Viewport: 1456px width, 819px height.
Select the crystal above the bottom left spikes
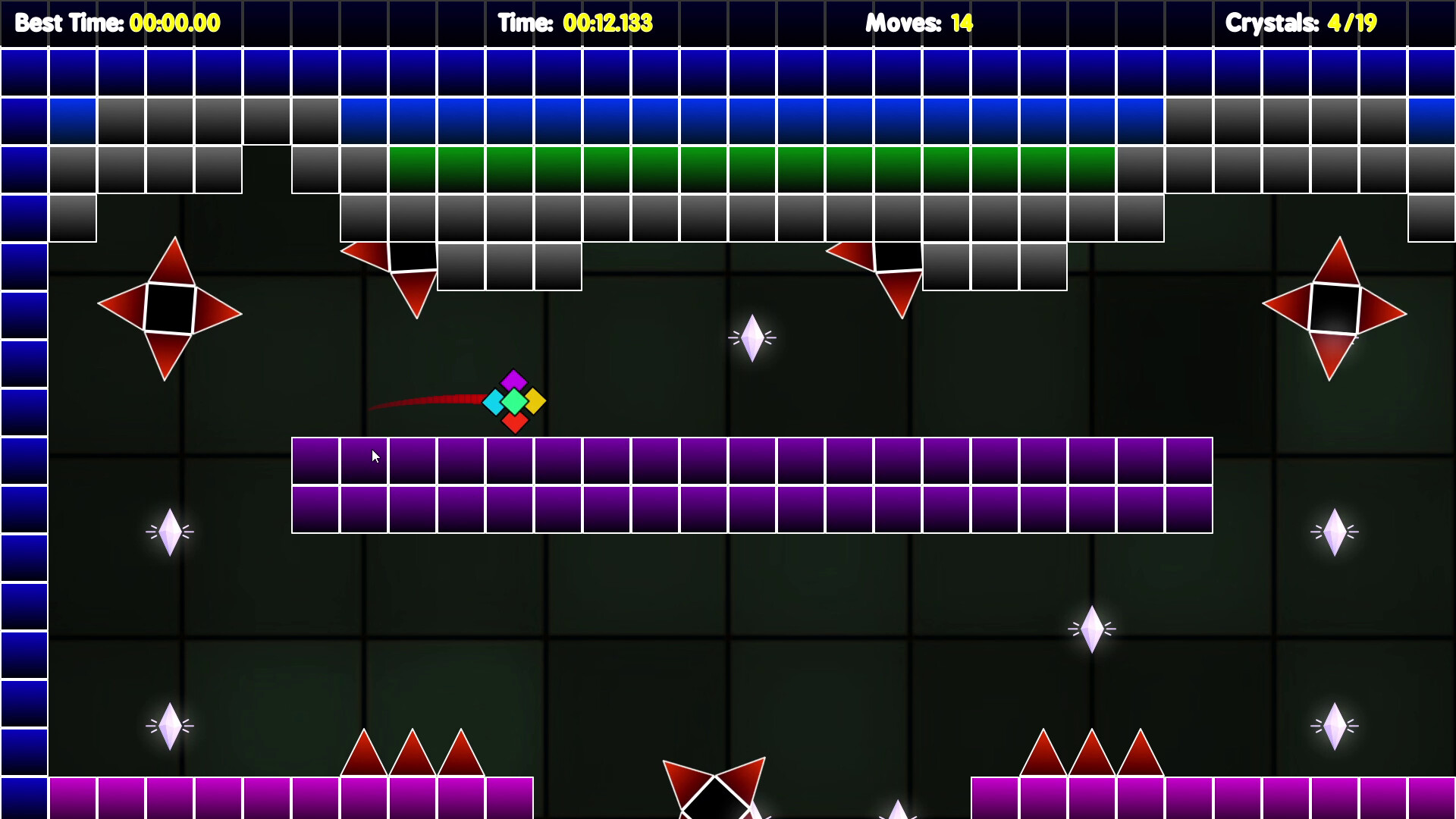pos(170,726)
